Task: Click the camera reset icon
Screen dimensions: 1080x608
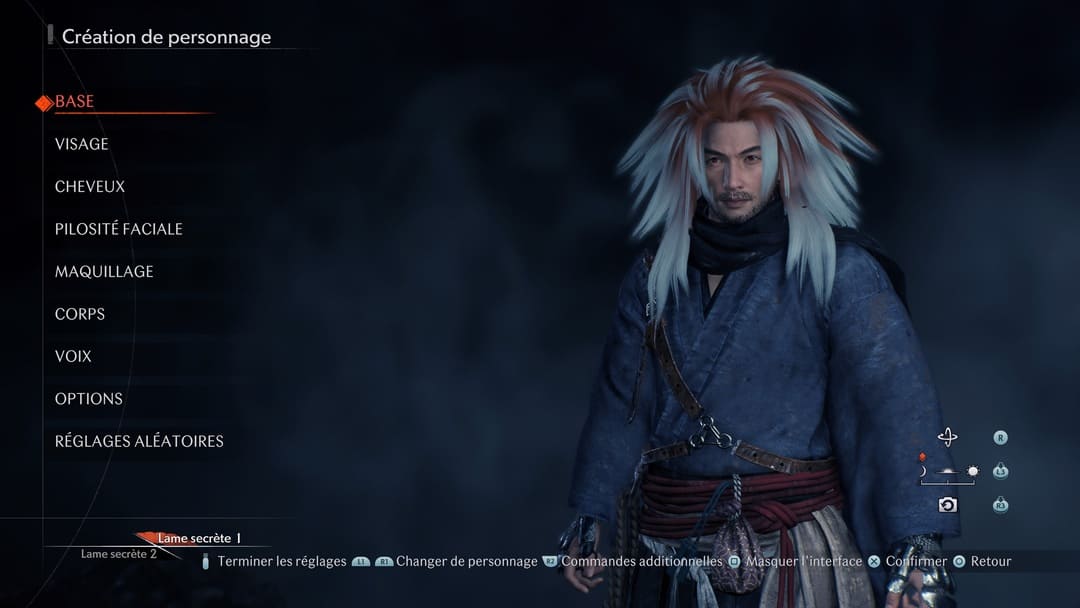Action: 947,505
